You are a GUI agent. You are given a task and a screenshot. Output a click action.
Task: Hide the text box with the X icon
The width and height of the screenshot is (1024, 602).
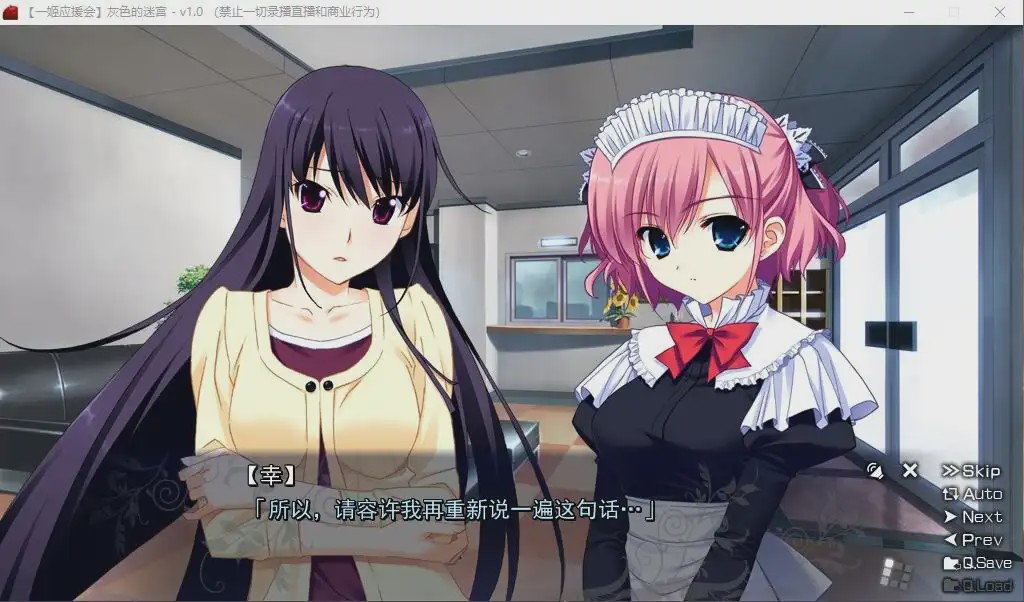pos(910,470)
